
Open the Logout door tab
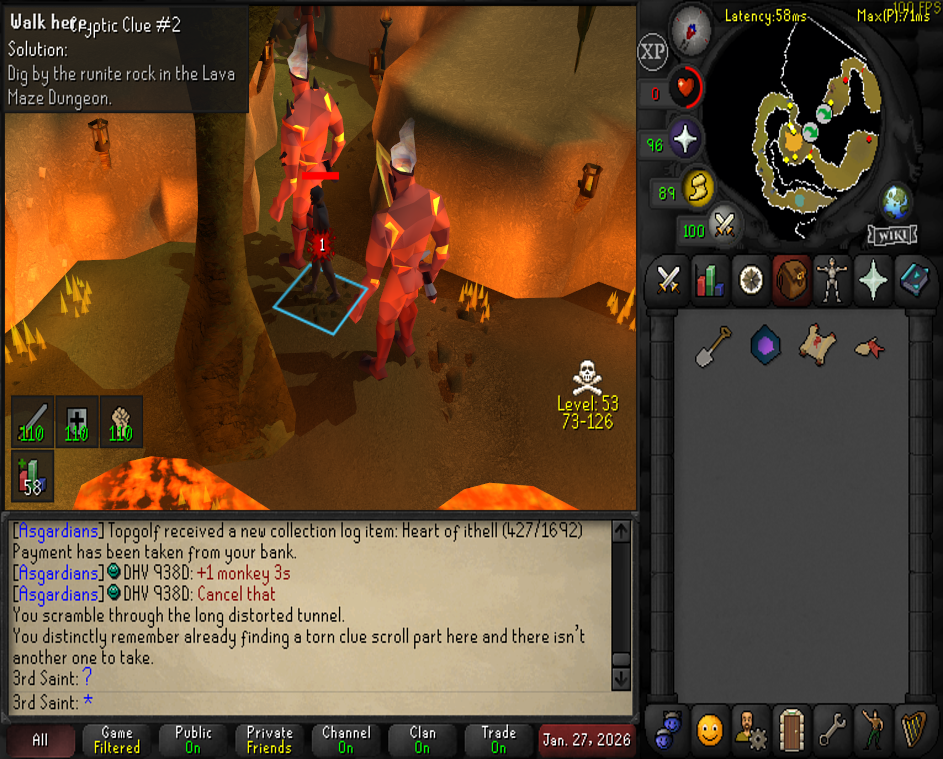point(793,731)
